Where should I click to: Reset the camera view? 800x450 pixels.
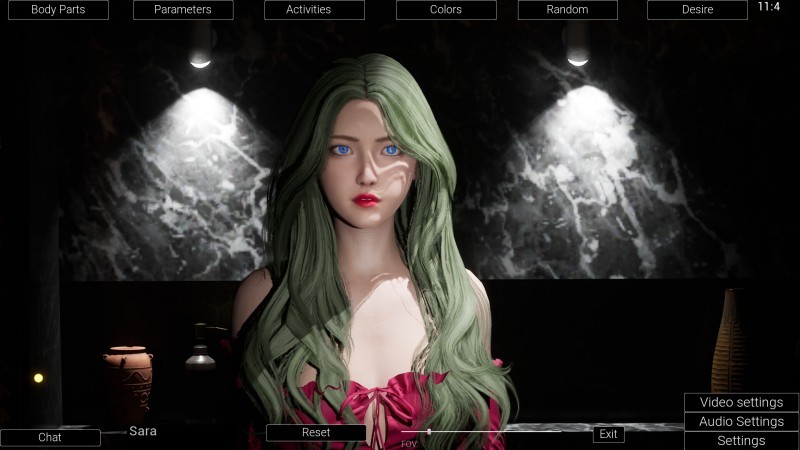coord(316,433)
